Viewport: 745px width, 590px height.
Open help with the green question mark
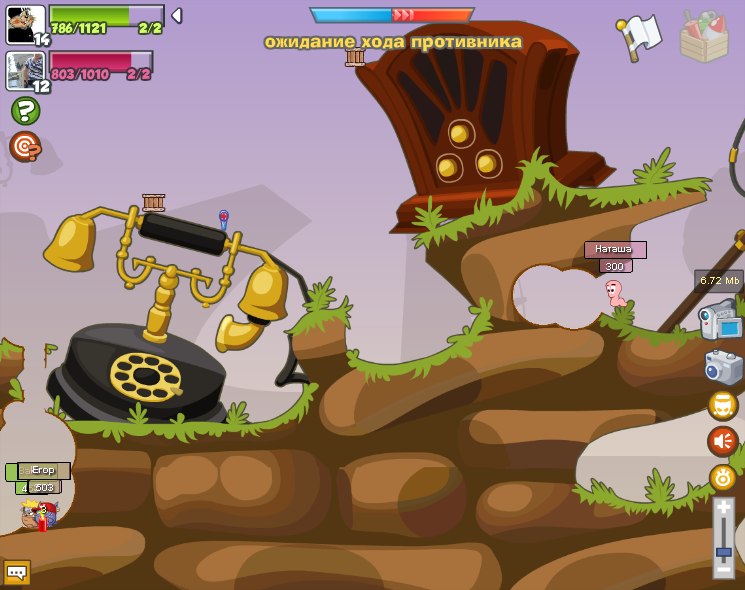click(x=25, y=111)
